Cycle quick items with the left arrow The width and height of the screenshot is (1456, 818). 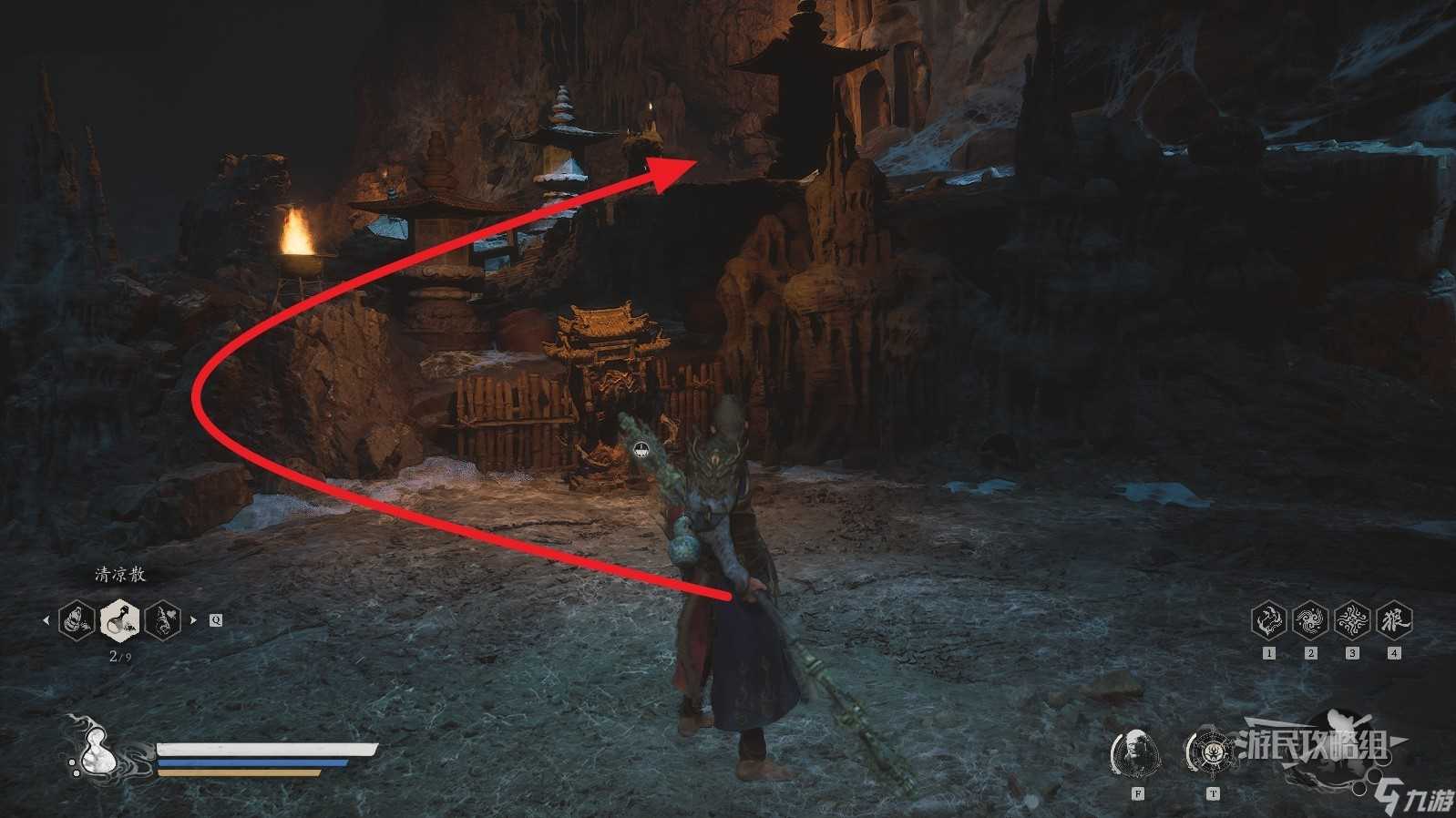pyautogui.click(x=46, y=620)
